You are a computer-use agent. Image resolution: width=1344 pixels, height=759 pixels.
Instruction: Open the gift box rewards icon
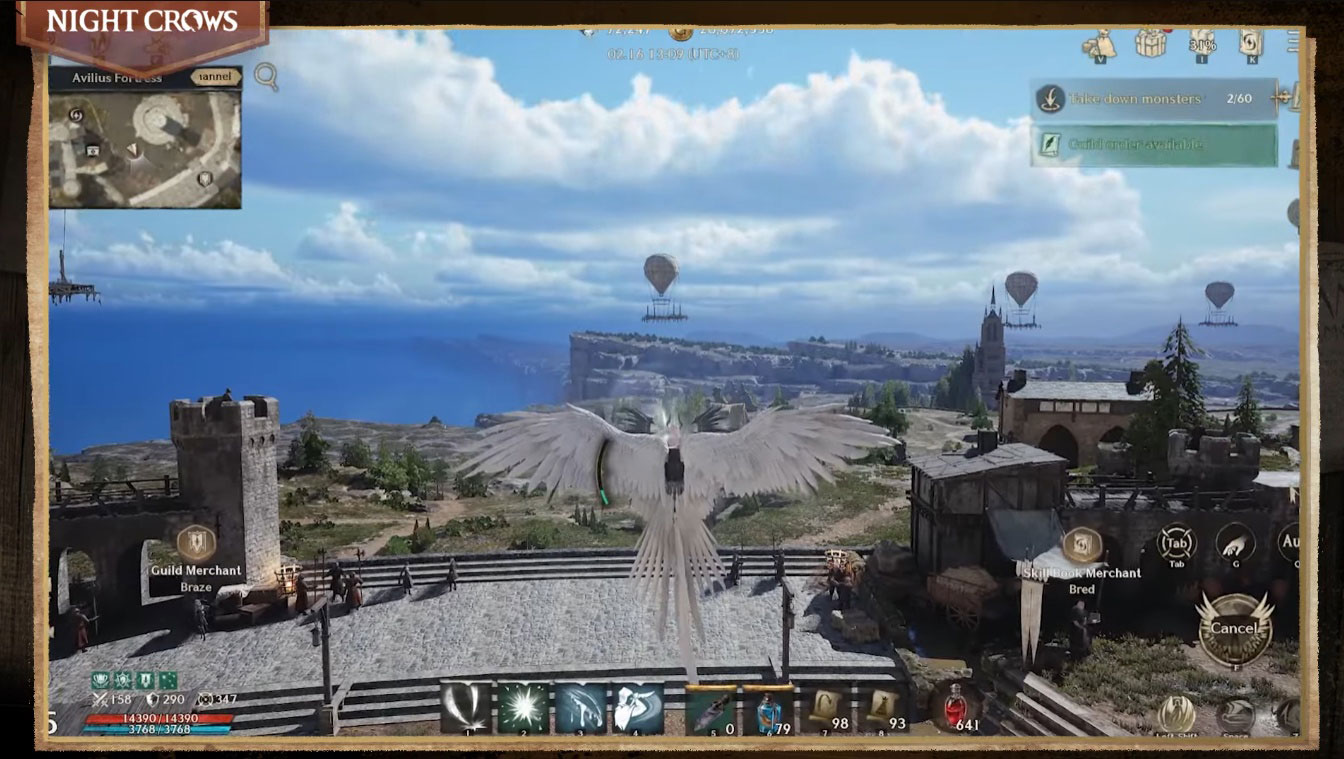tap(1151, 43)
